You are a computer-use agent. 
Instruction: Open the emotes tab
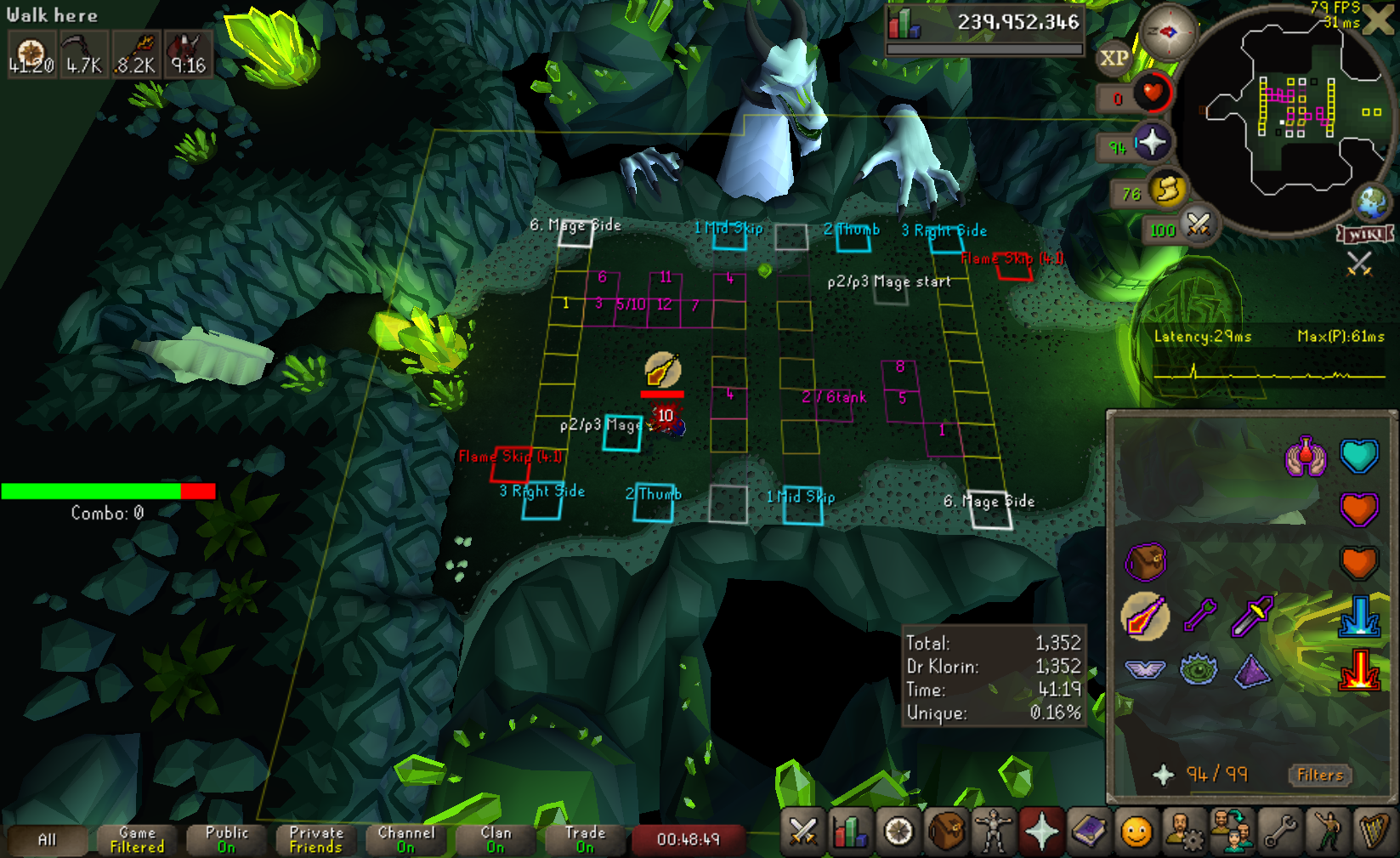[x=1328, y=832]
